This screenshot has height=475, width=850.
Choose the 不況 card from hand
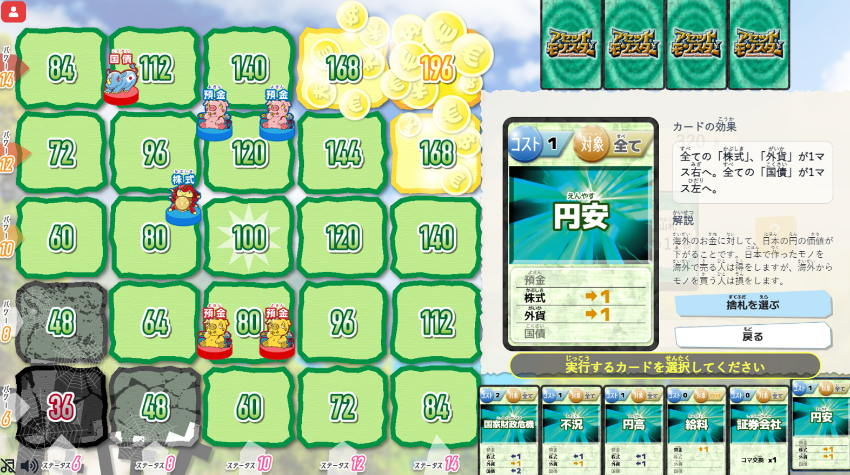point(572,430)
